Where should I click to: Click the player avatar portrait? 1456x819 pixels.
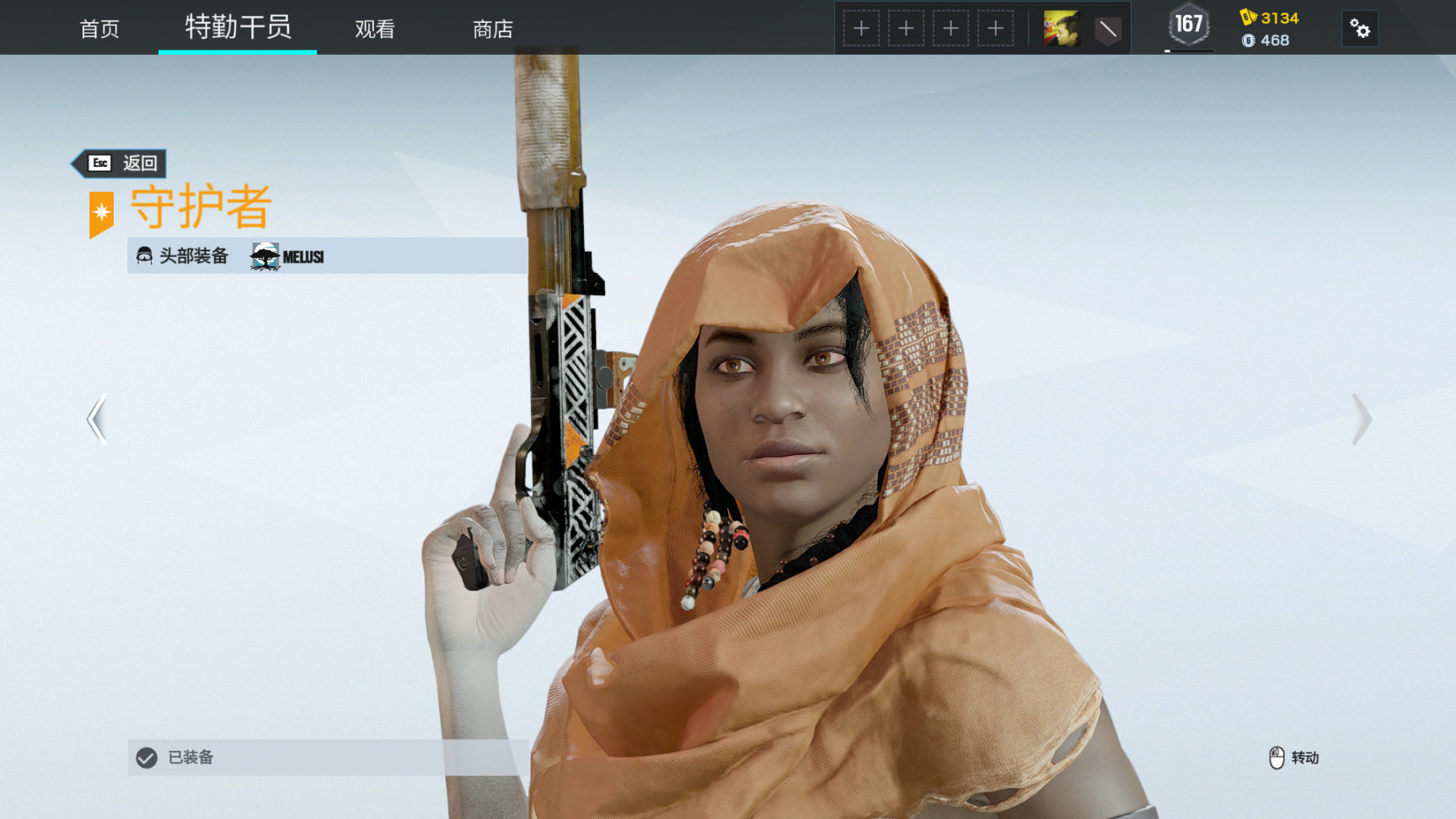click(1061, 29)
